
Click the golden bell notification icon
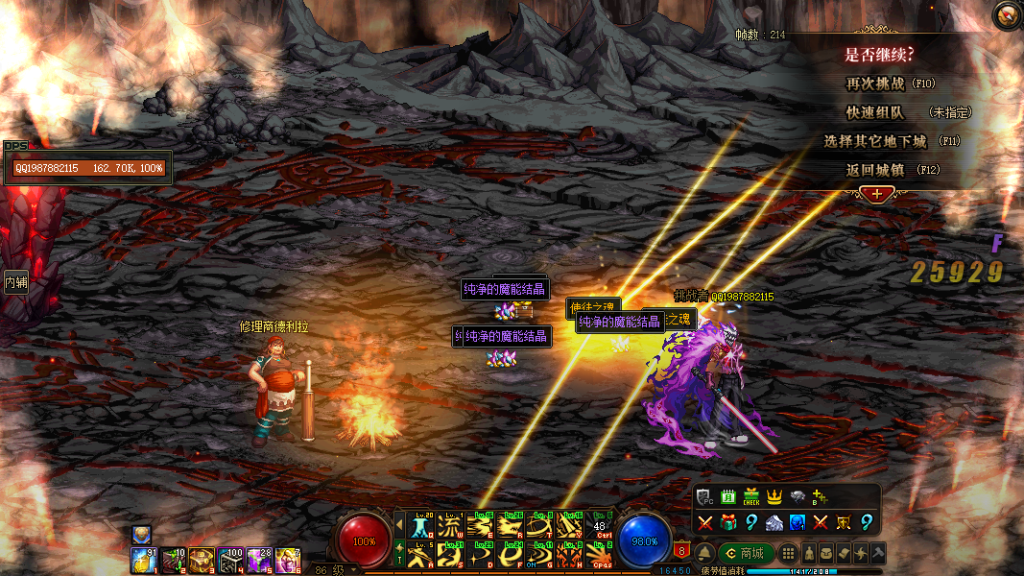pos(705,553)
